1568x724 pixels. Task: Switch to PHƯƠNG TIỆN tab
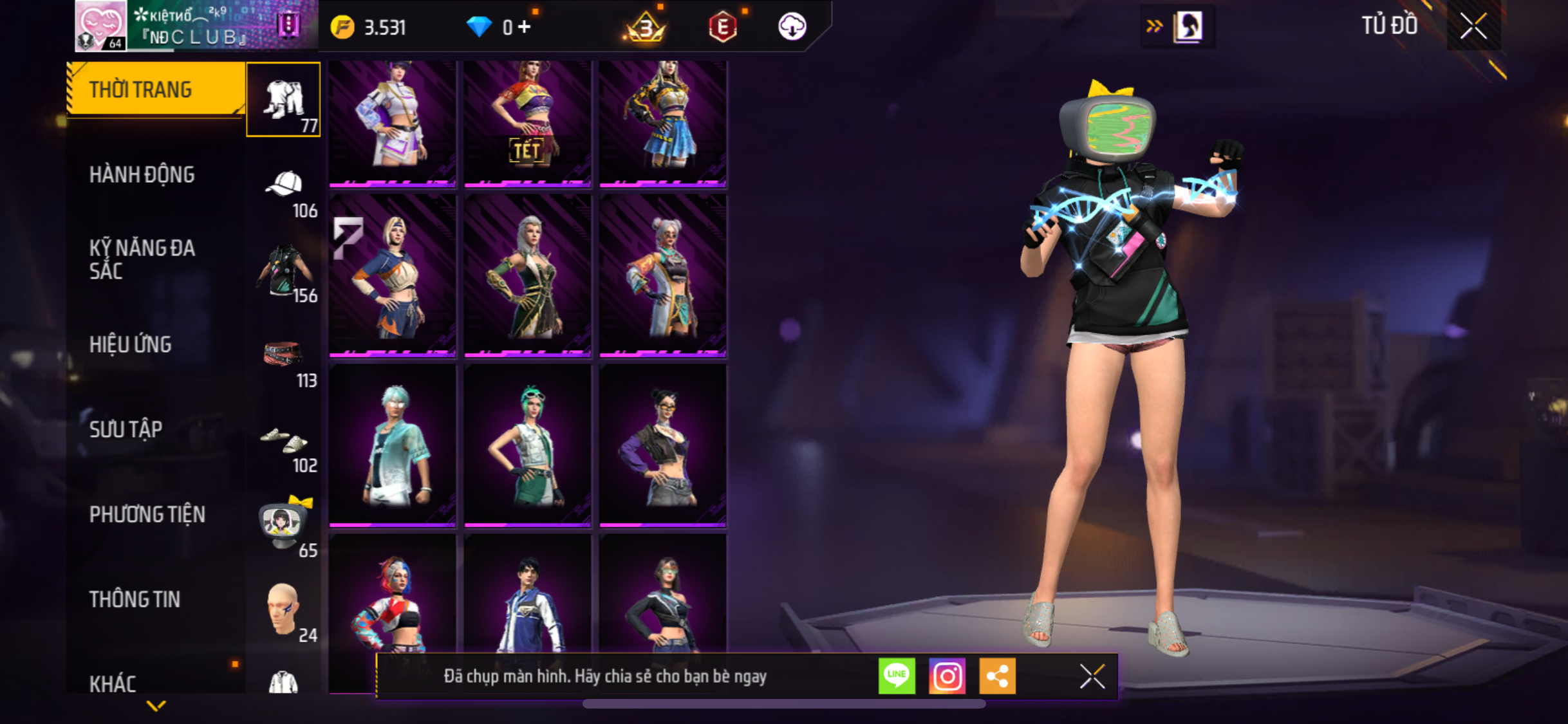click(147, 514)
